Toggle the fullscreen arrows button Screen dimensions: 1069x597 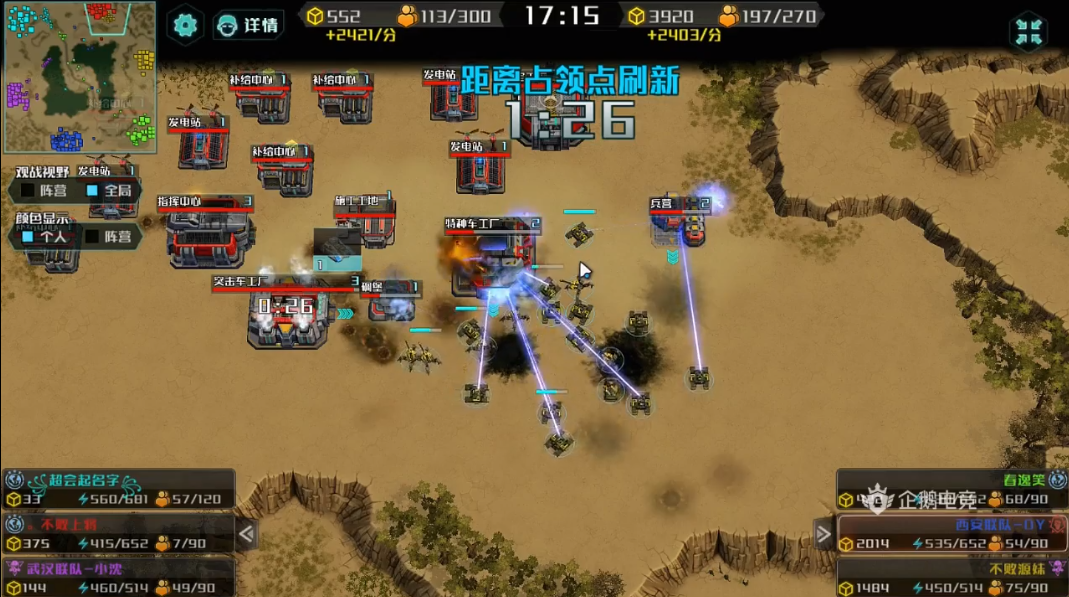pos(1028,31)
